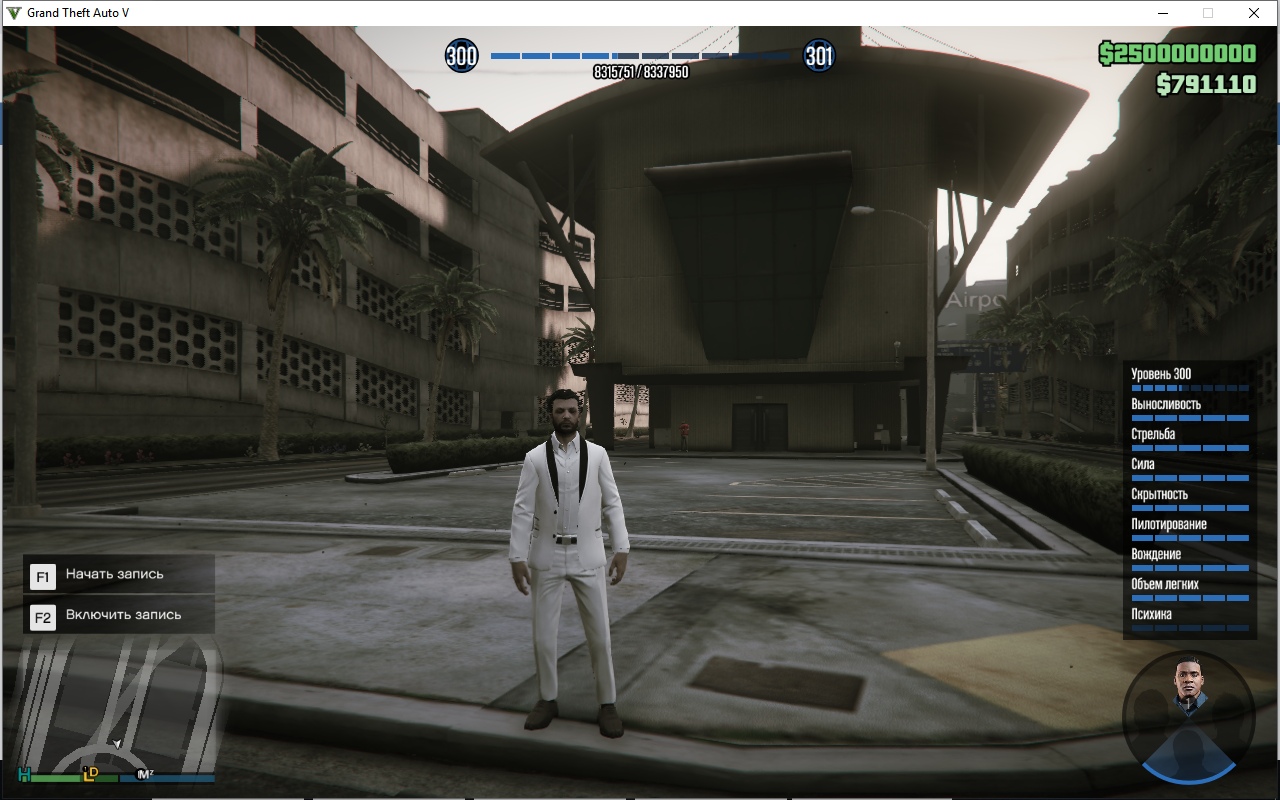Close the Grand Theft Auto V window
This screenshot has height=800, width=1280.
click(1253, 13)
